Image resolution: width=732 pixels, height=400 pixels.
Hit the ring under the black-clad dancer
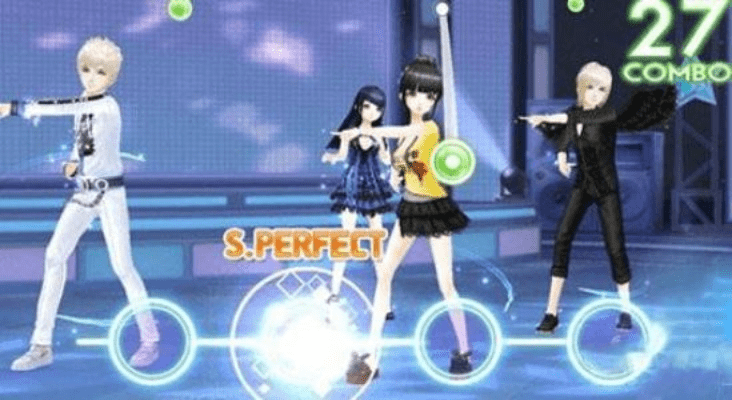click(x=609, y=340)
